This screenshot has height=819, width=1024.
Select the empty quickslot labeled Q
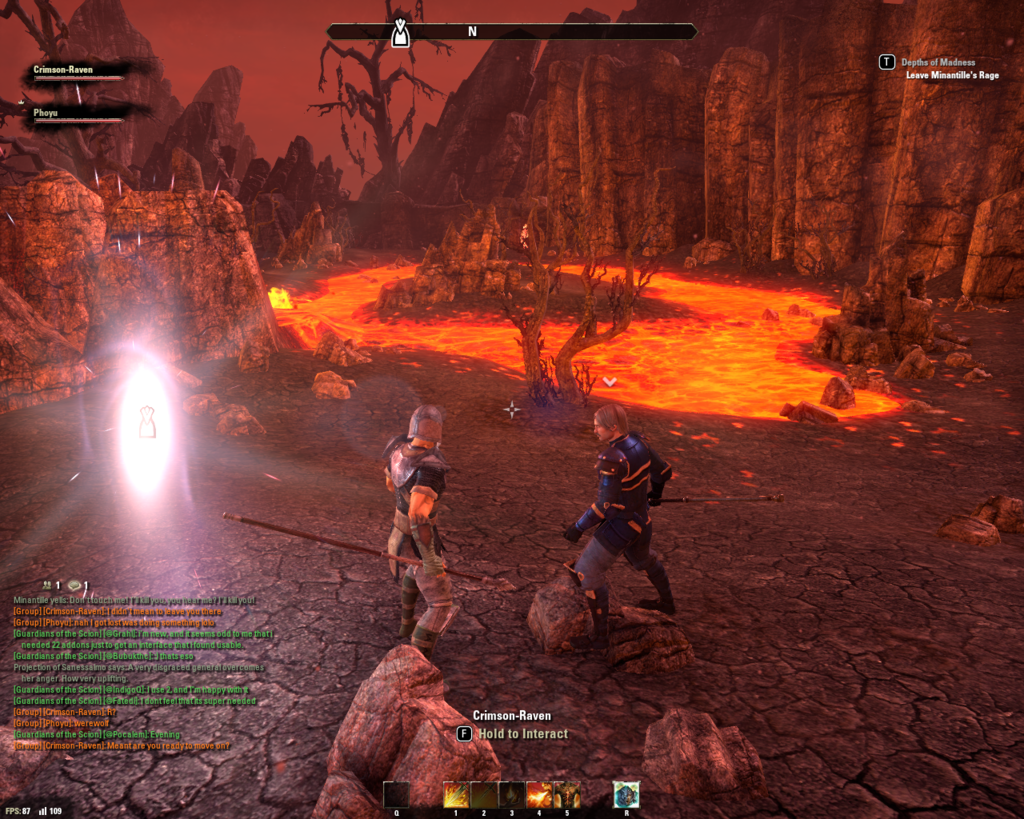[396, 795]
